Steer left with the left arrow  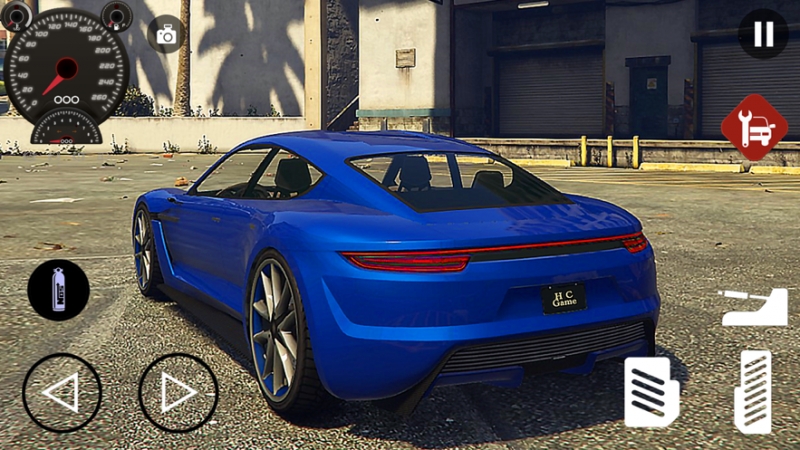point(62,392)
